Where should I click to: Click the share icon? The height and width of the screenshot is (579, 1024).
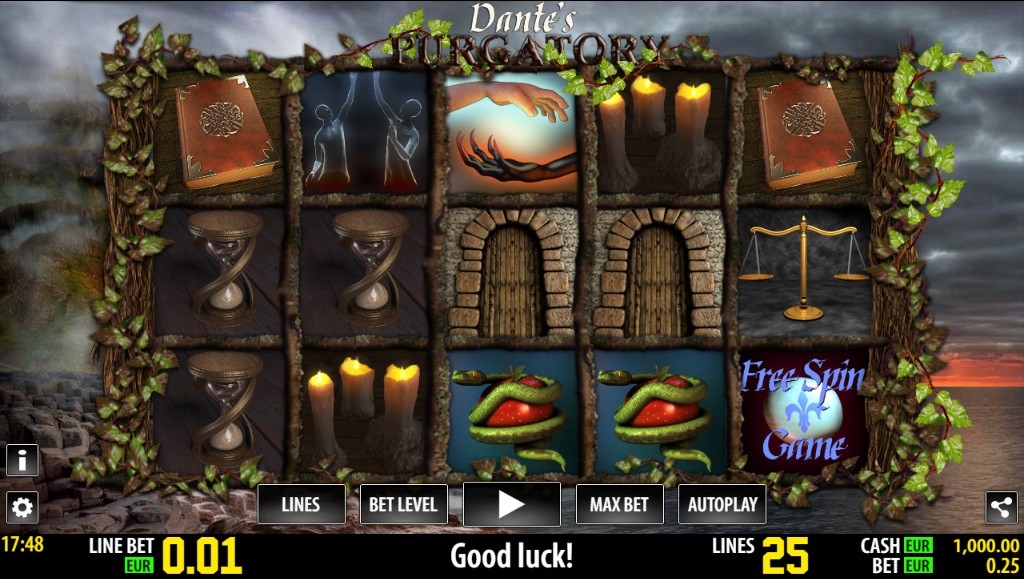click(1001, 507)
